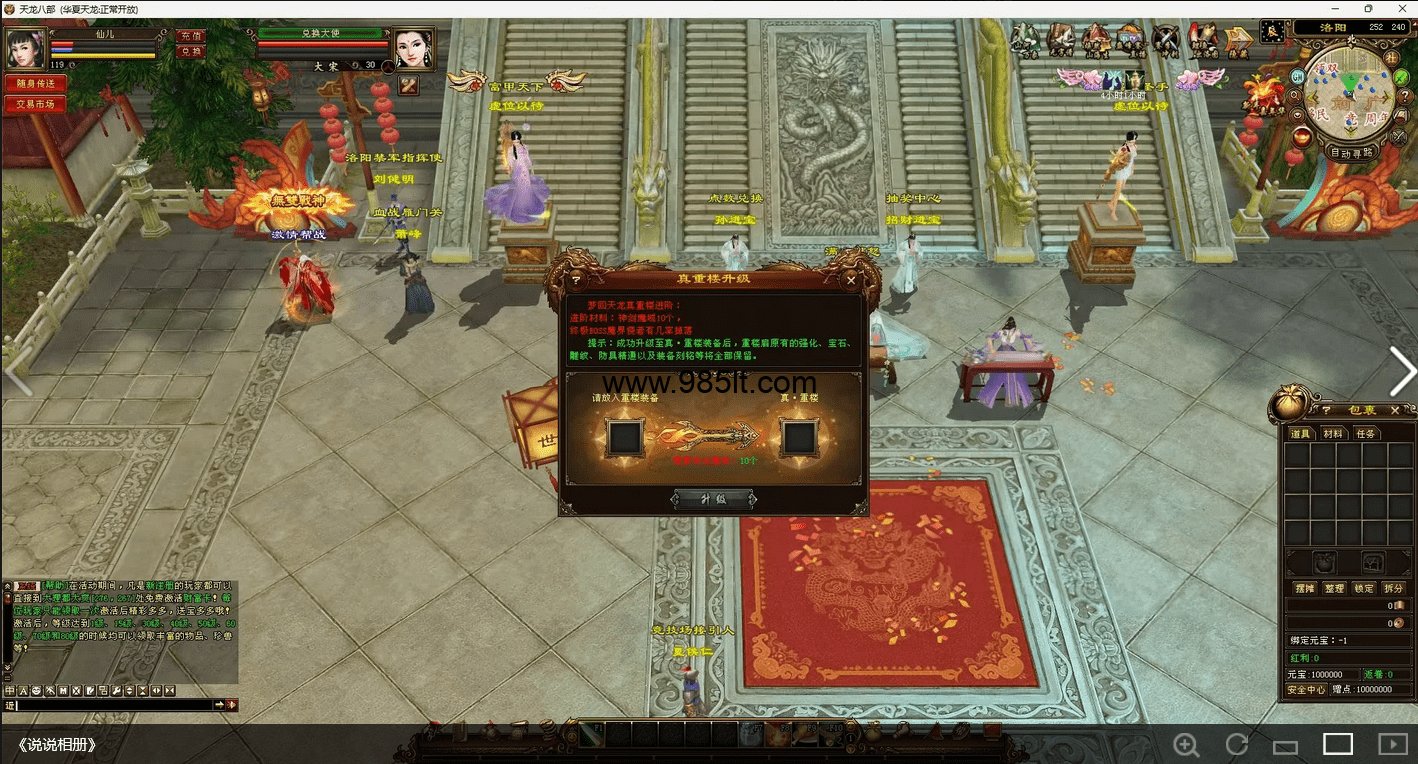
Task: Click the 升级 upgrade button
Action: click(x=713, y=499)
